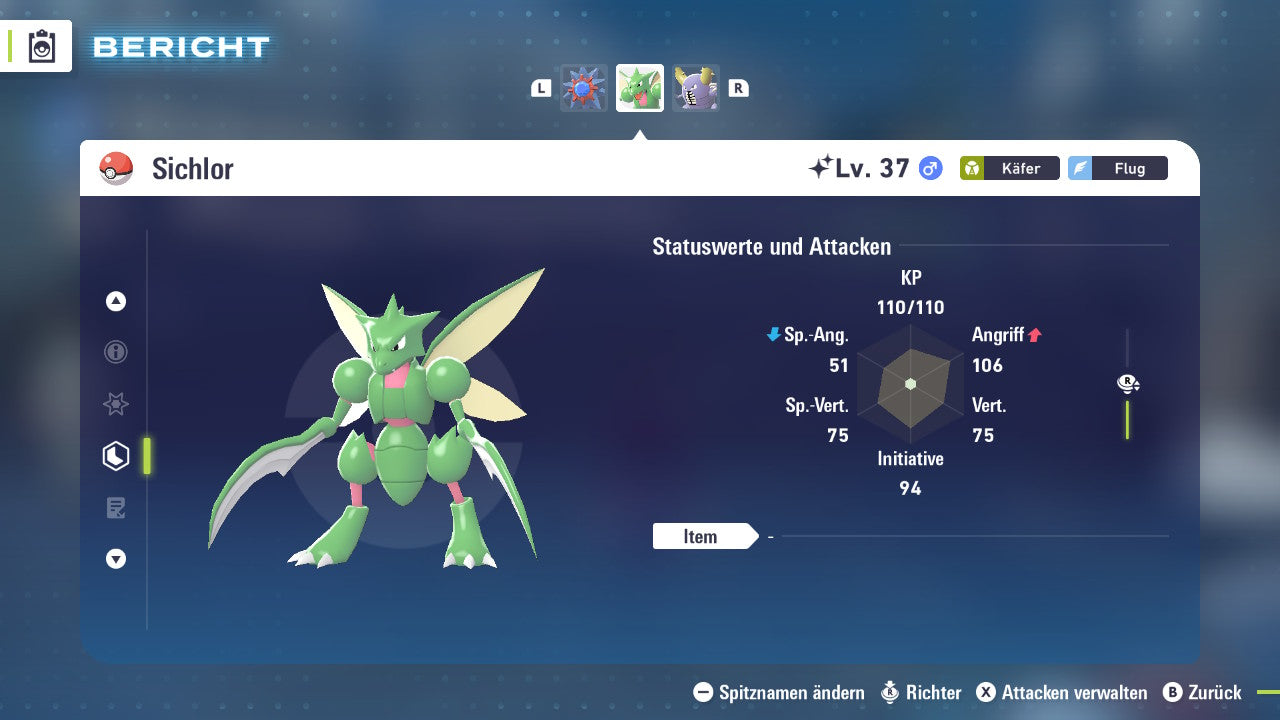Image resolution: width=1280 pixels, height=720 pixels.
Task: Switch to the Starmie thumbnail tab
Action: click(x=584, y=87)
